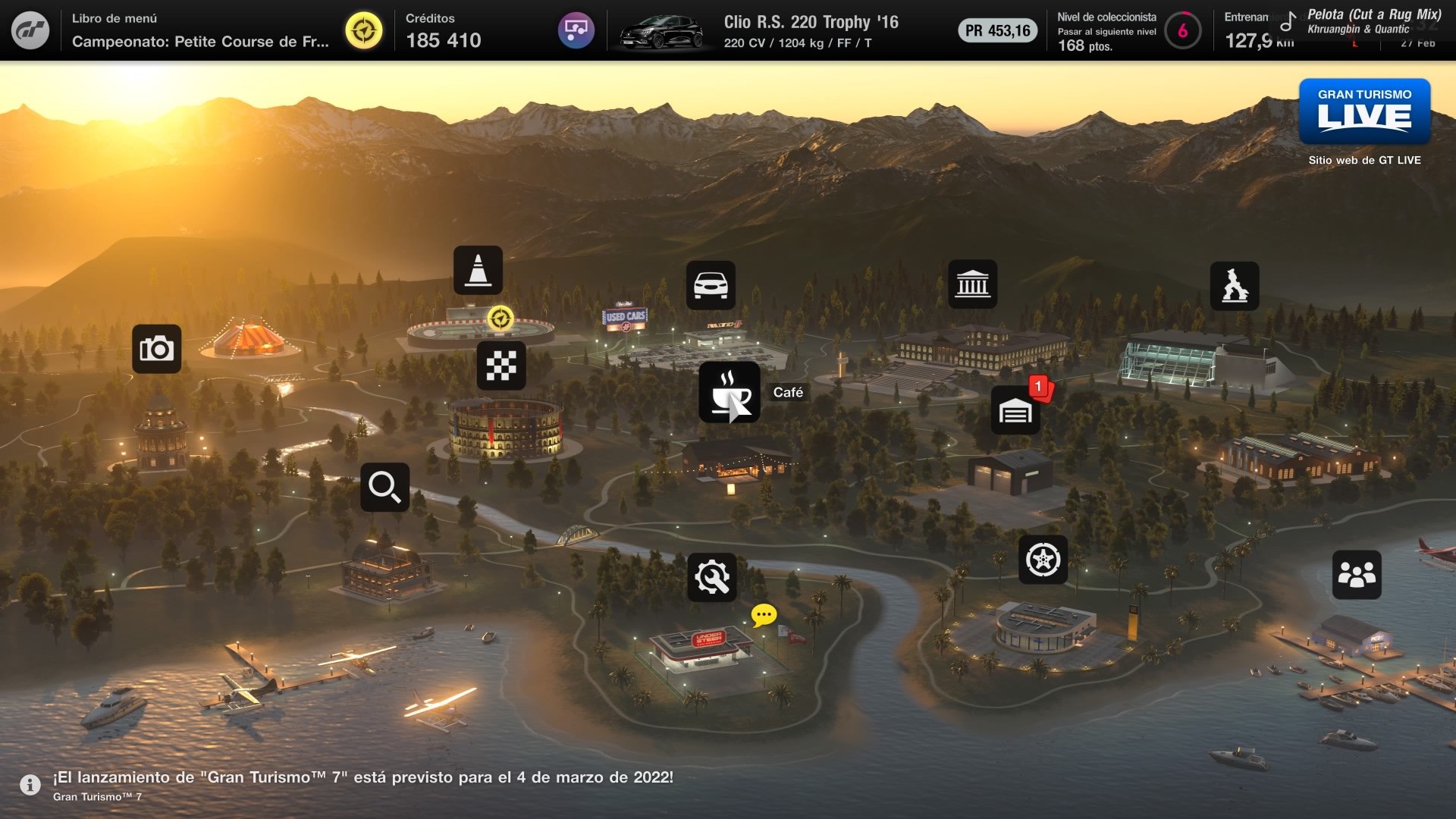Open Brand Central with the columns icon
This screenshot has width=1456, height=819.
(971, 283)
